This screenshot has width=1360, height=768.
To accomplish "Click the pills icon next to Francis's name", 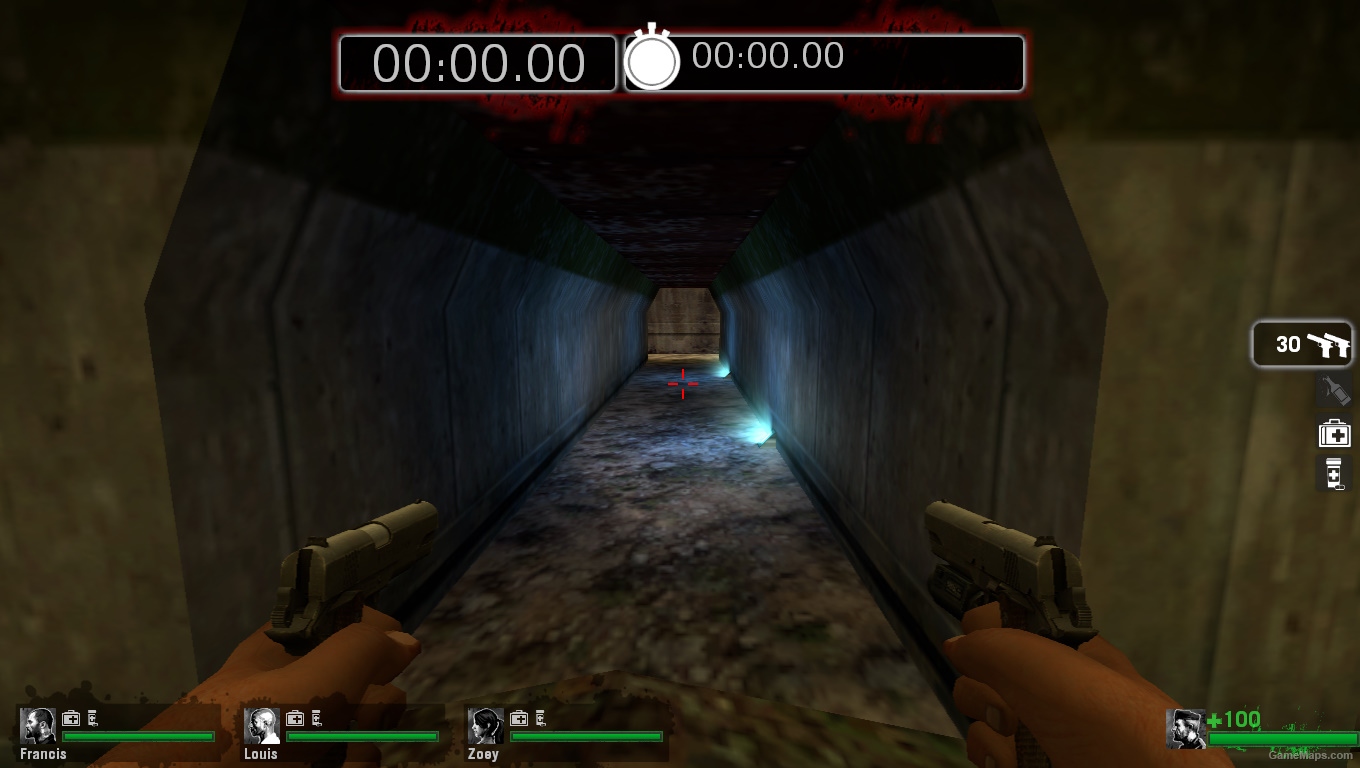I will (90, 718).
